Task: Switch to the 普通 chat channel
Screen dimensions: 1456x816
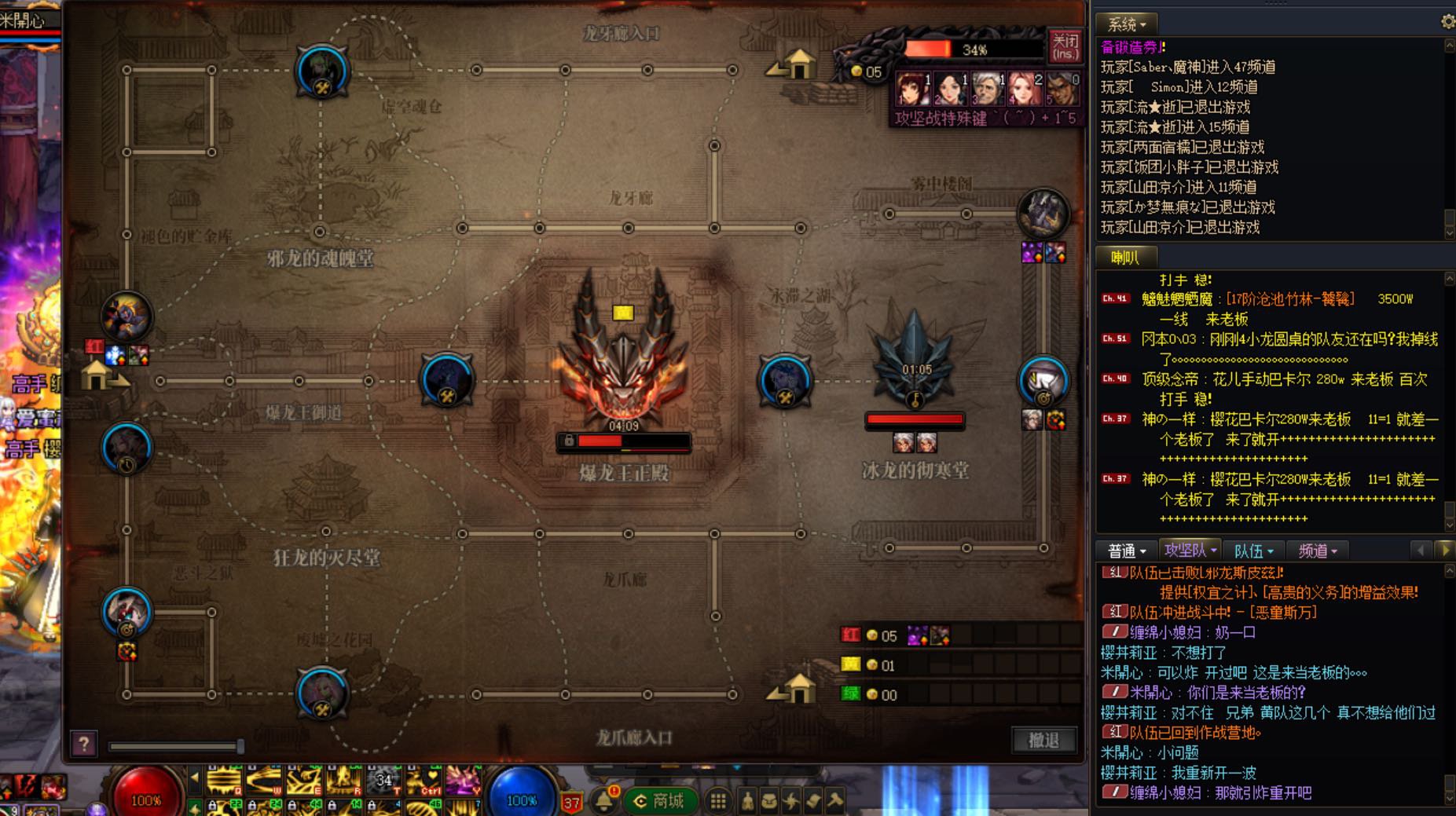Action: click(x=1126, y=551)
